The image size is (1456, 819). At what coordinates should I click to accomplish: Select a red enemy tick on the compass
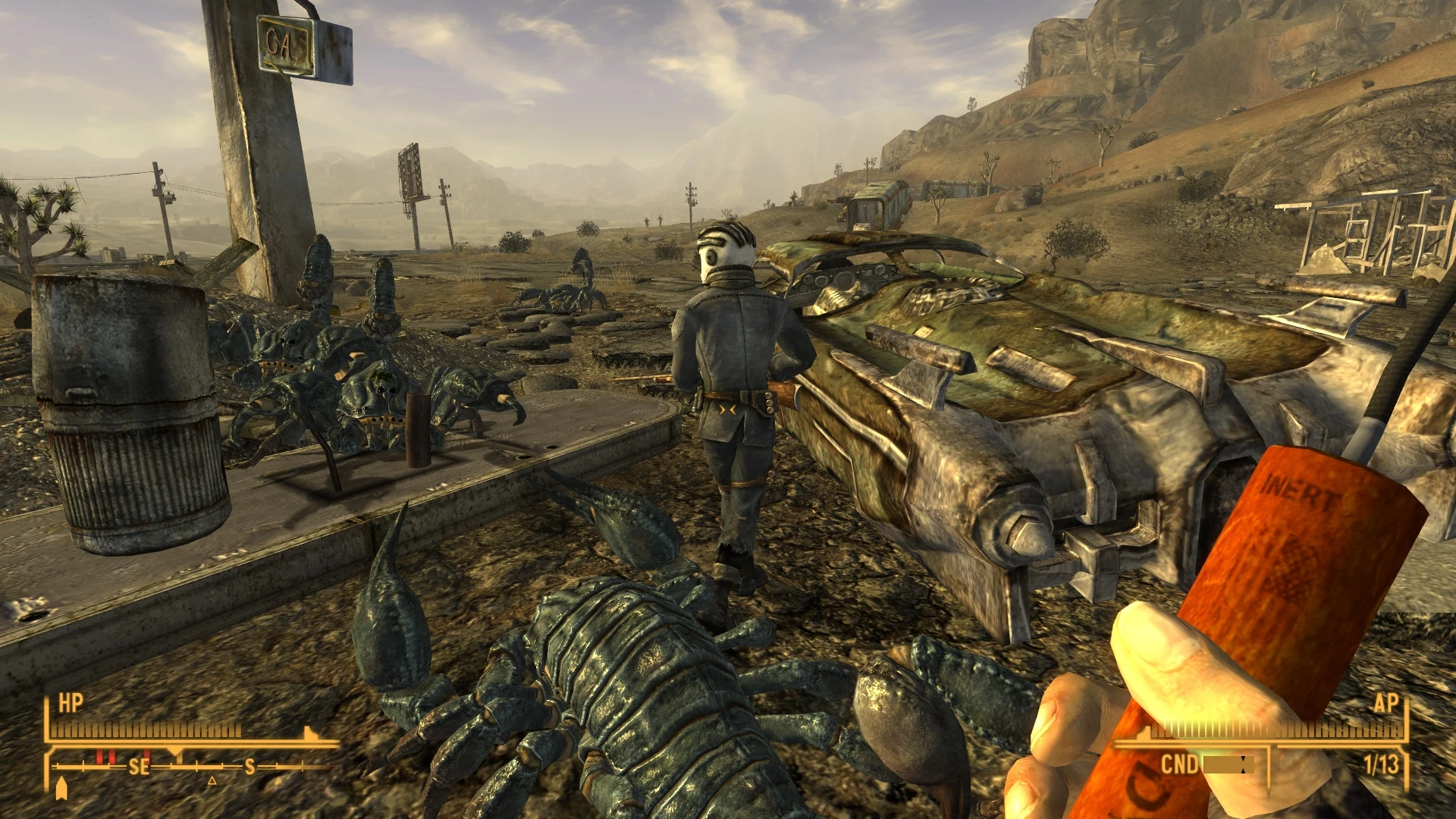point(99,758)
